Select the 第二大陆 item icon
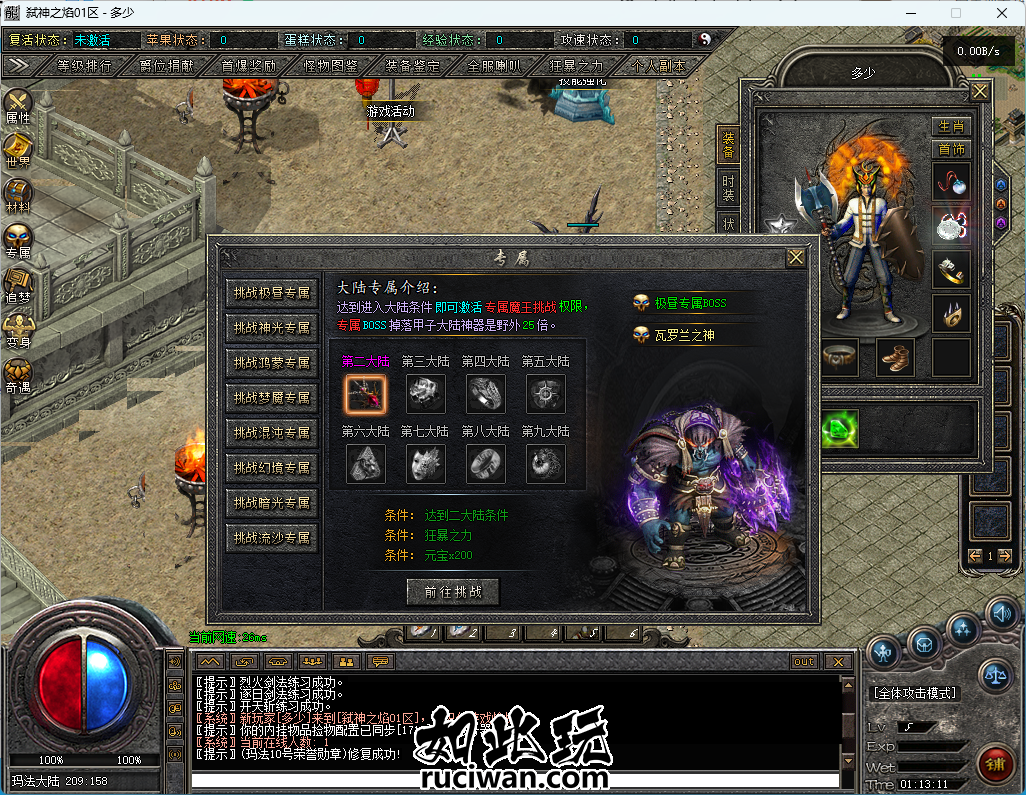Screen dimensions: 1026x795 coord(365,394)
